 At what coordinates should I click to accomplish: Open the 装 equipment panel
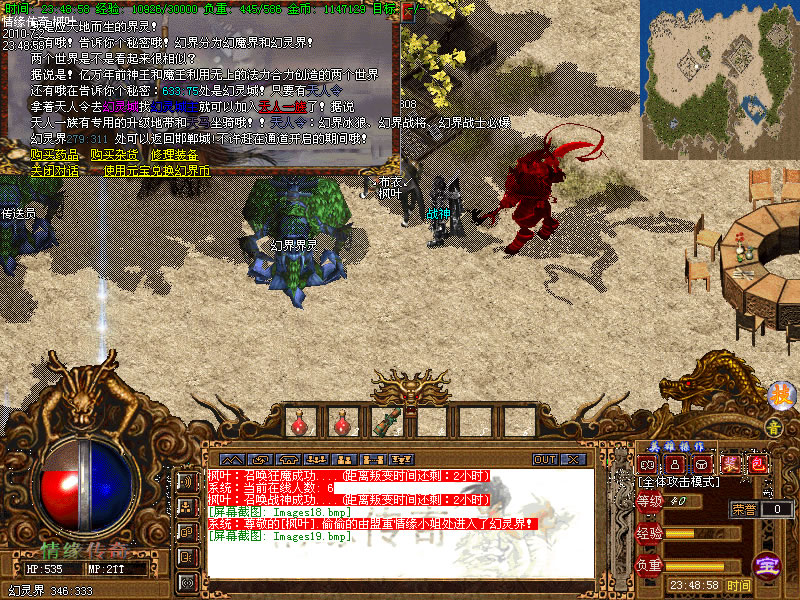tap(731, 464)
